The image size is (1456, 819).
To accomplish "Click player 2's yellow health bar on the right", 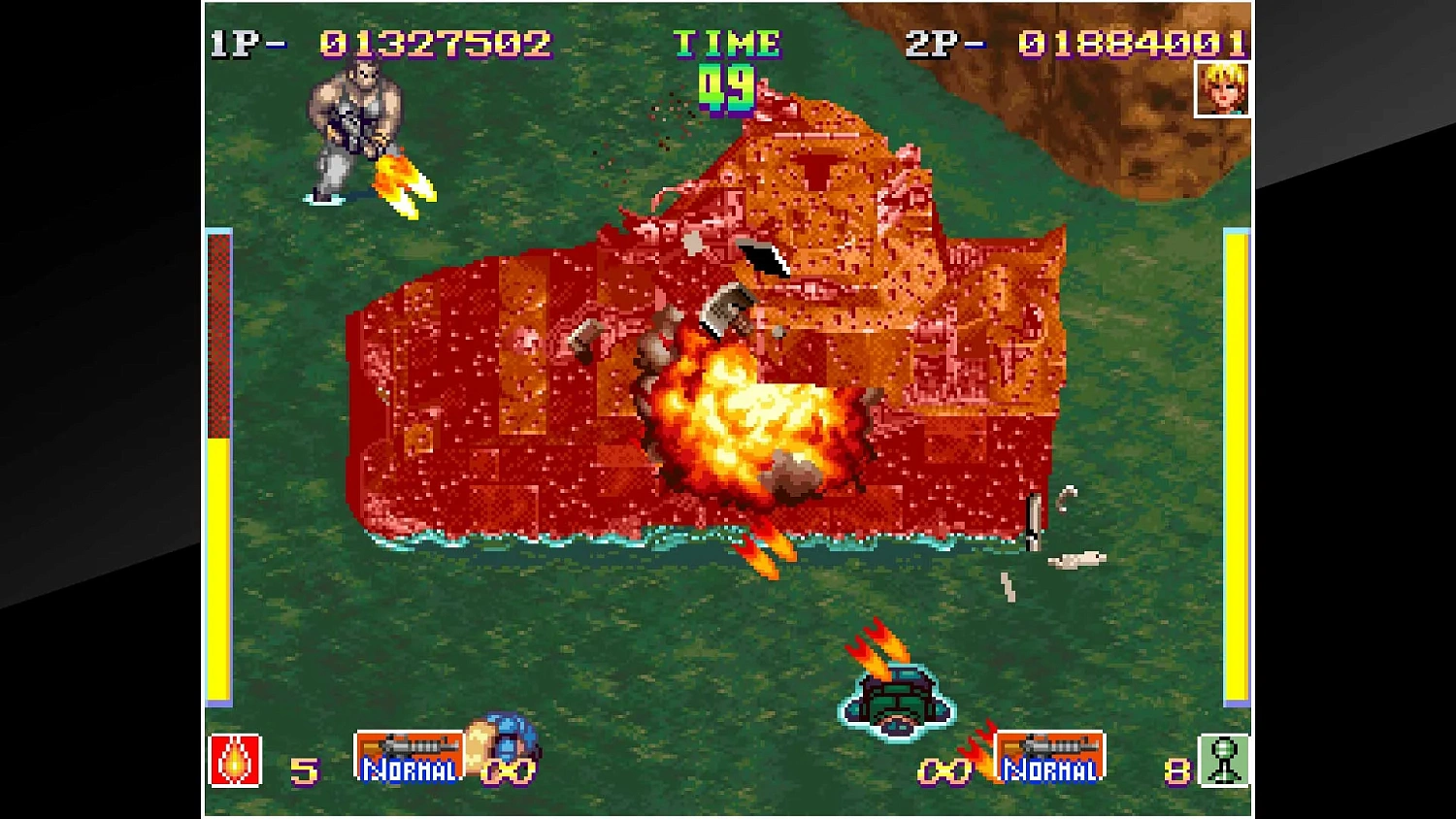I will pos(1239,466).
